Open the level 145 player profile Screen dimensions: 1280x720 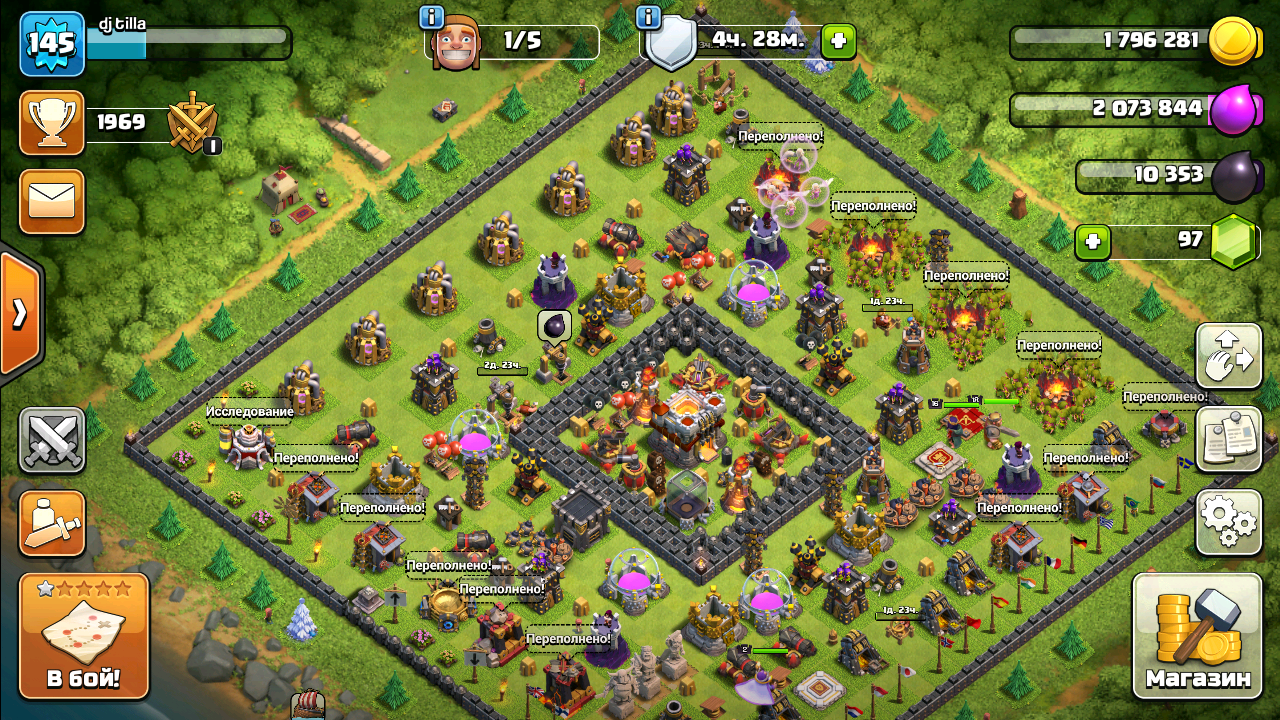click(x=52, y=43)
